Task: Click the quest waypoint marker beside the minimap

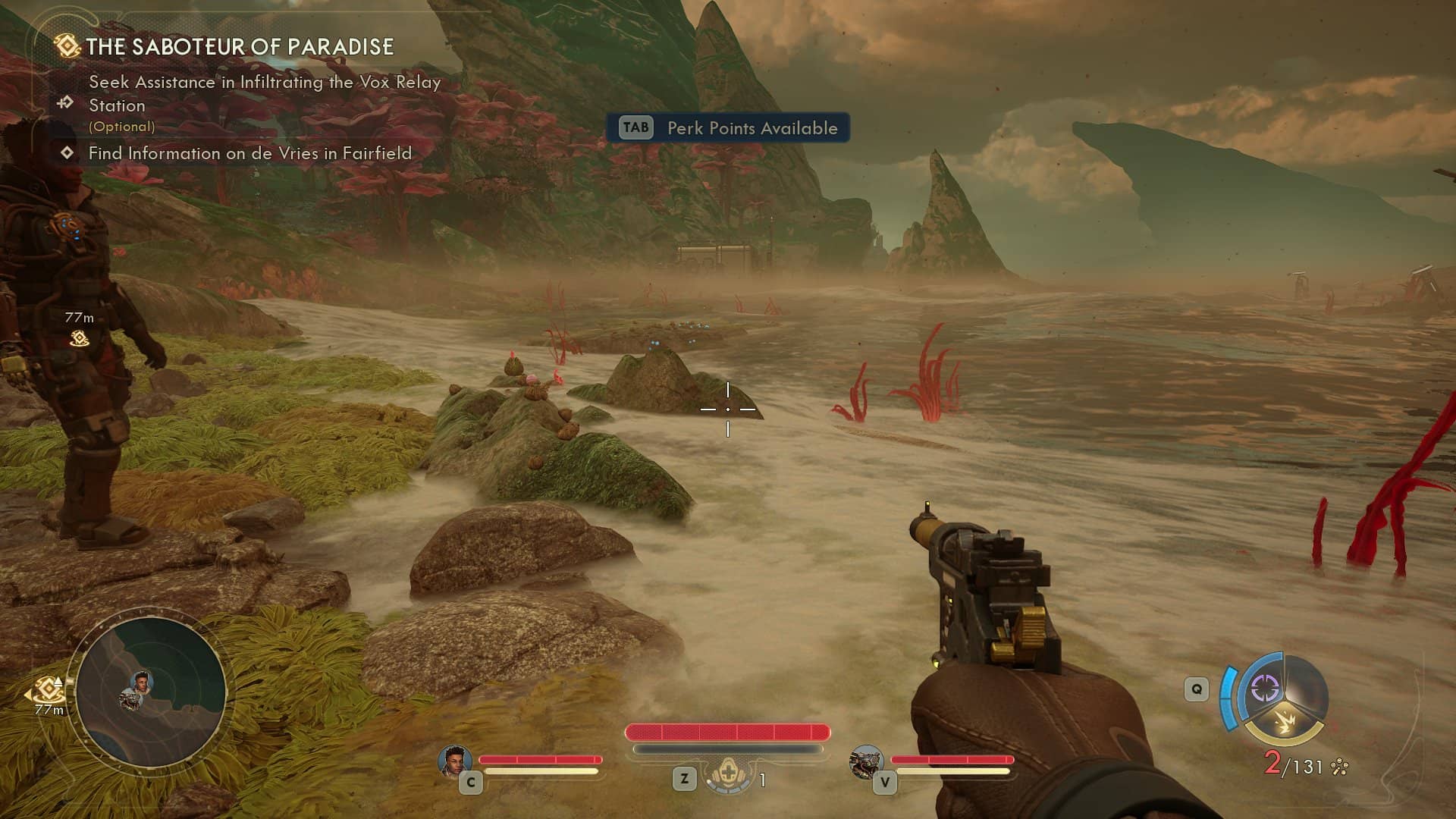Action: (49, 689)
